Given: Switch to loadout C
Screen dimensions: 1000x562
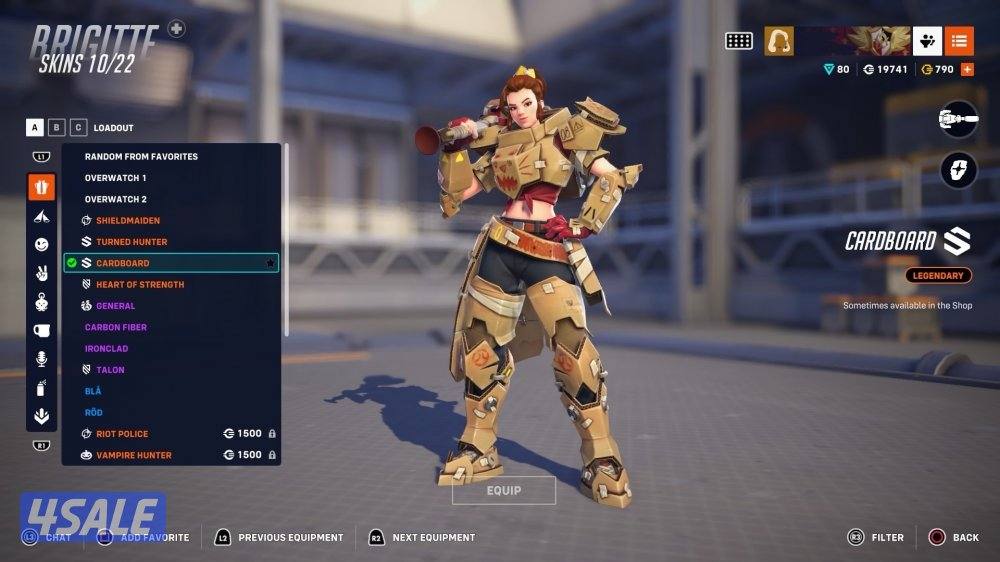Looking at the screenshot, I should coord(78,127).
